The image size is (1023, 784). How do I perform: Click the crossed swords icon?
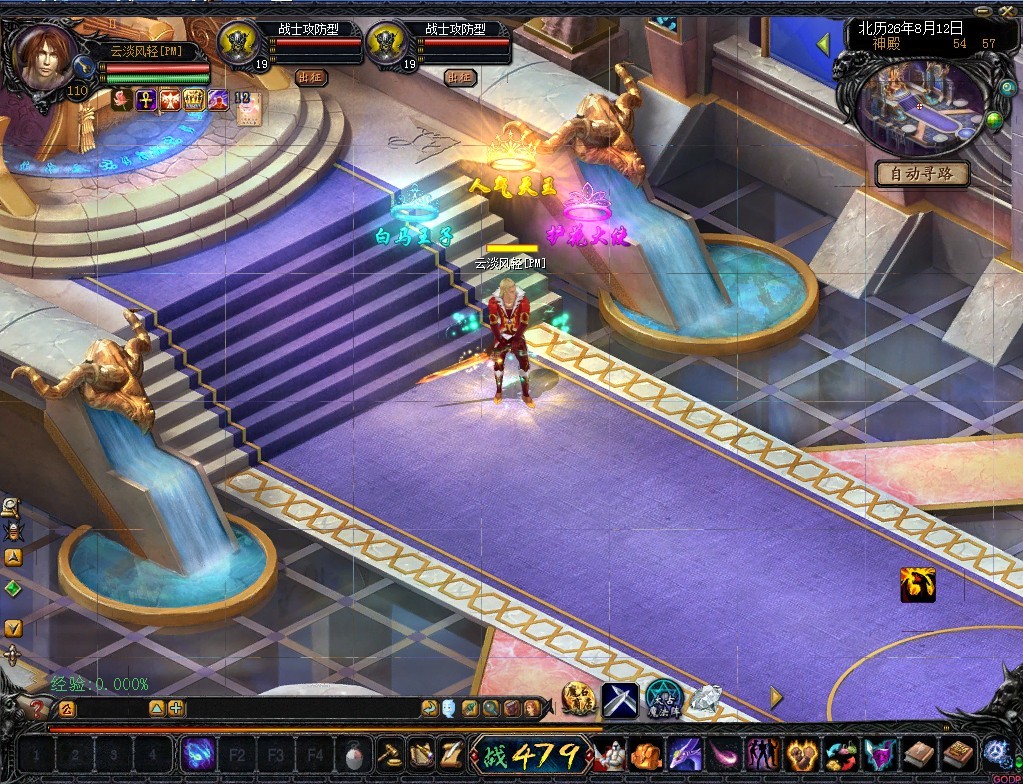tap(620, 699)
